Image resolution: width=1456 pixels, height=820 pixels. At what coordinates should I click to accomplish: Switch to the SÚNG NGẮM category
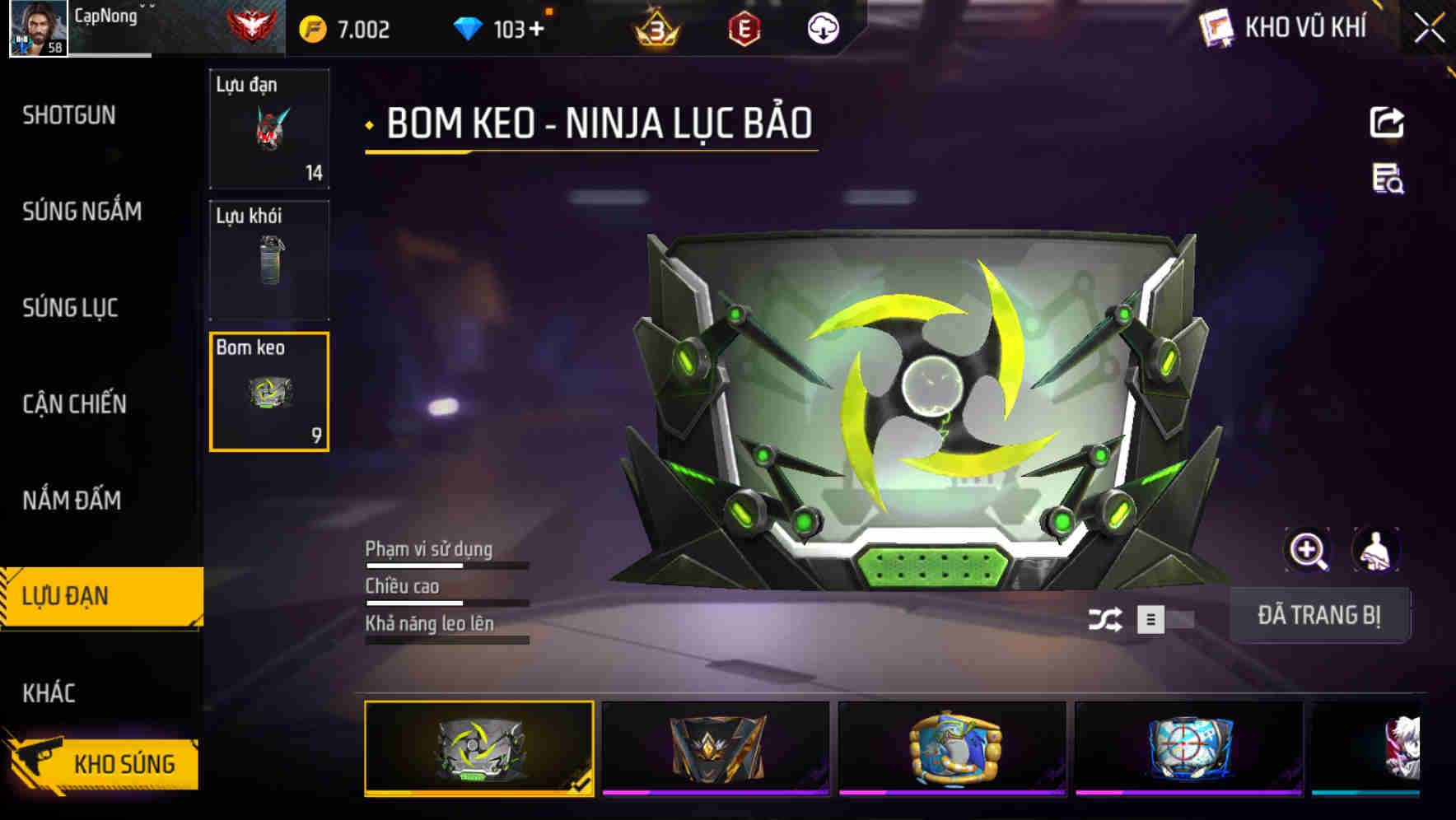pos(81,212)
